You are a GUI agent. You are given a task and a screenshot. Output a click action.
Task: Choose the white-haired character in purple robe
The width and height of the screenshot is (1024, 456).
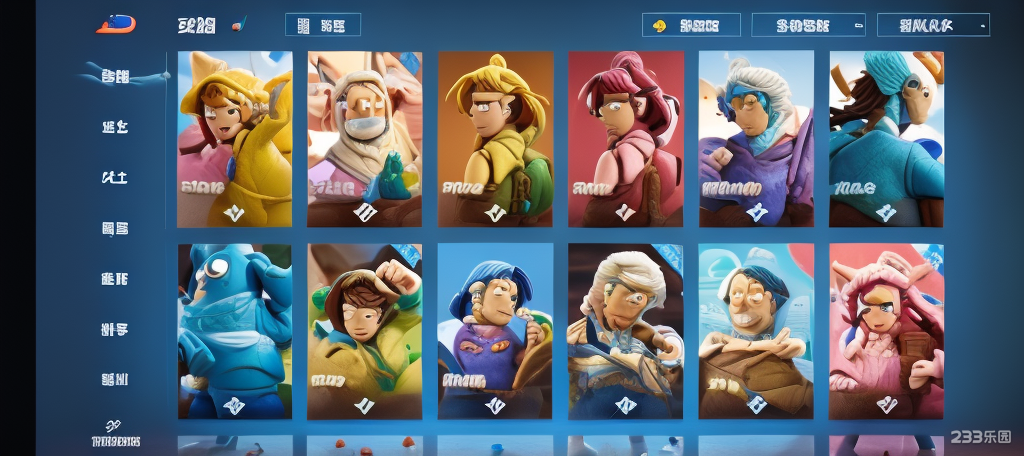(x=756, y=139)
